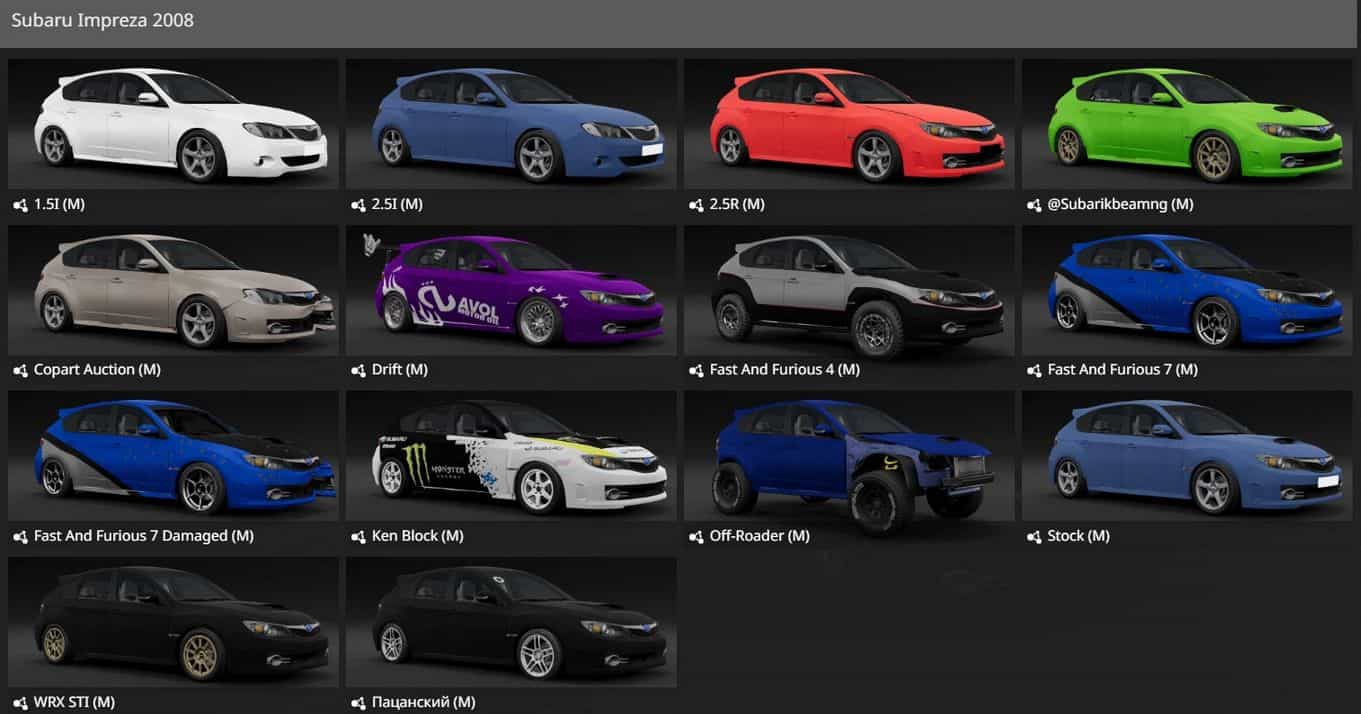Pick the Stock (M) configuration
The width and height of the screenshot is (1361, 714).
tap(1187, 456)
